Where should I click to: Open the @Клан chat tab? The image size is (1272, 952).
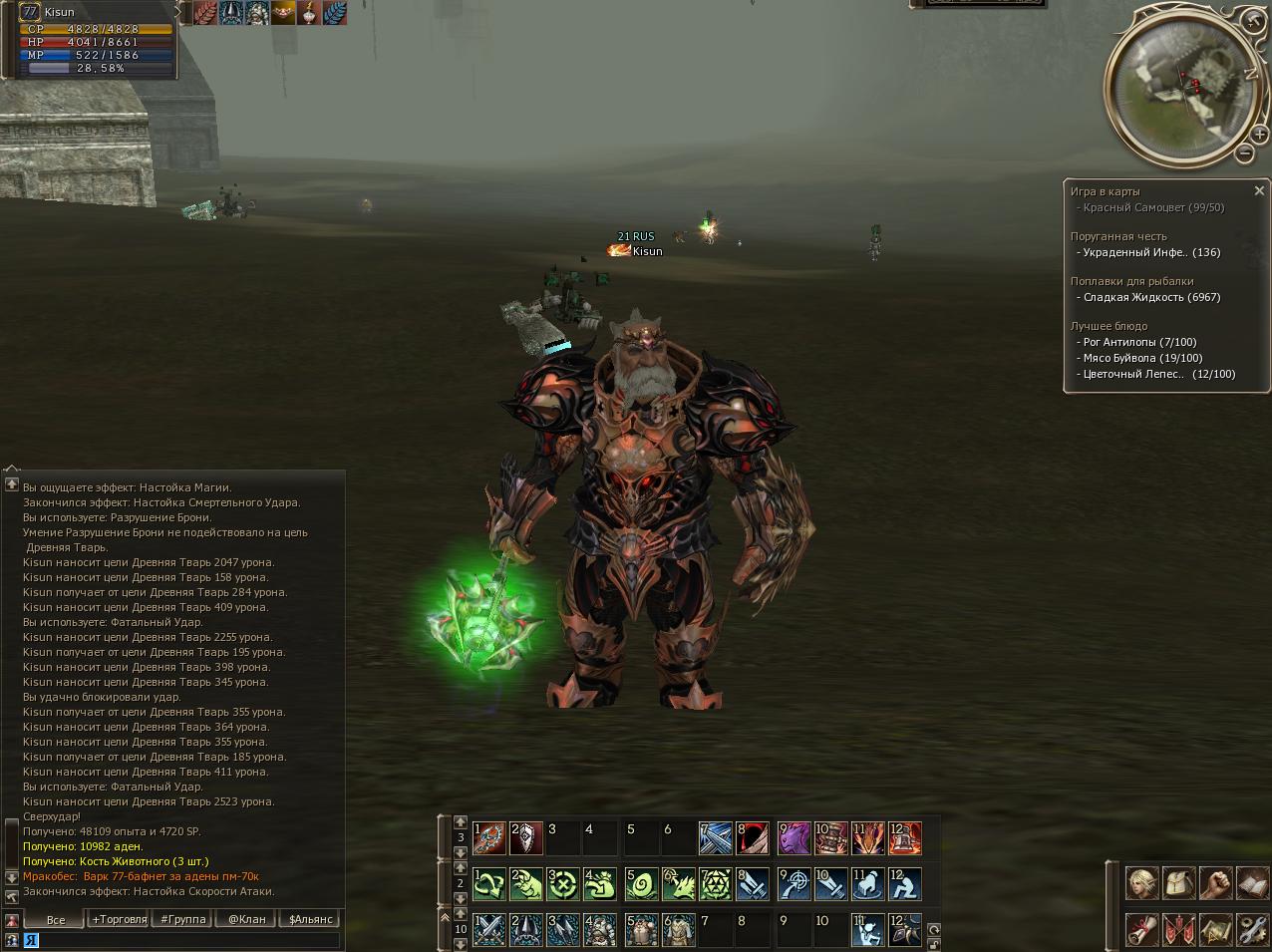[x=246, y=919]
